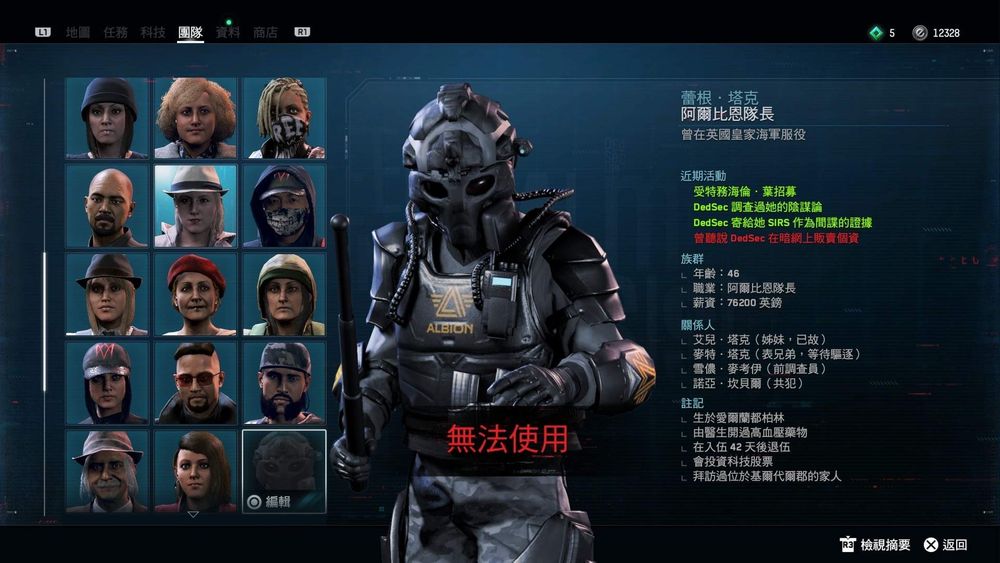Choose the operative with curly blonde hair
Screen dimensions: 1000x563
[x=195, y=118]
